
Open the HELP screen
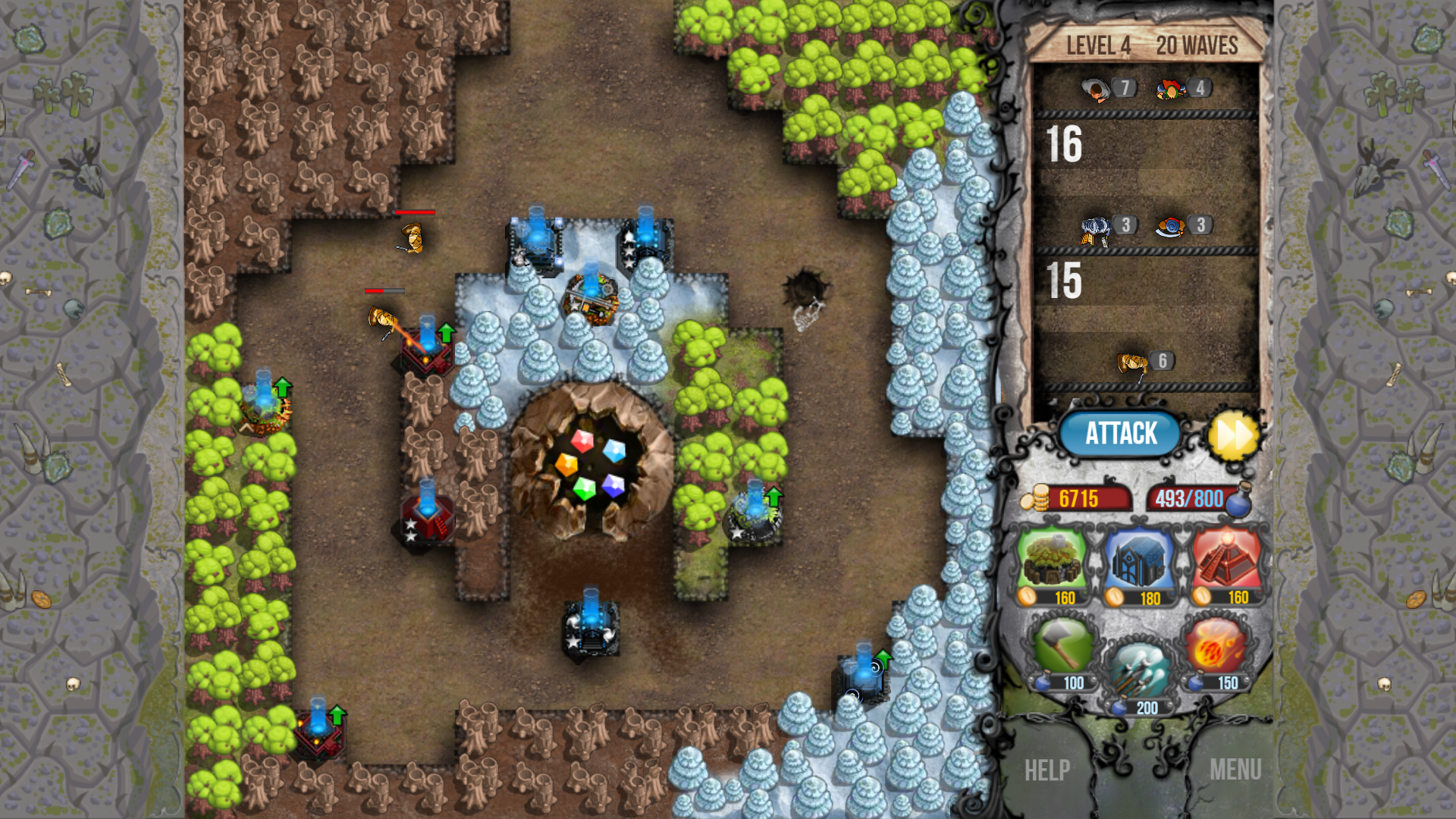1046,770
